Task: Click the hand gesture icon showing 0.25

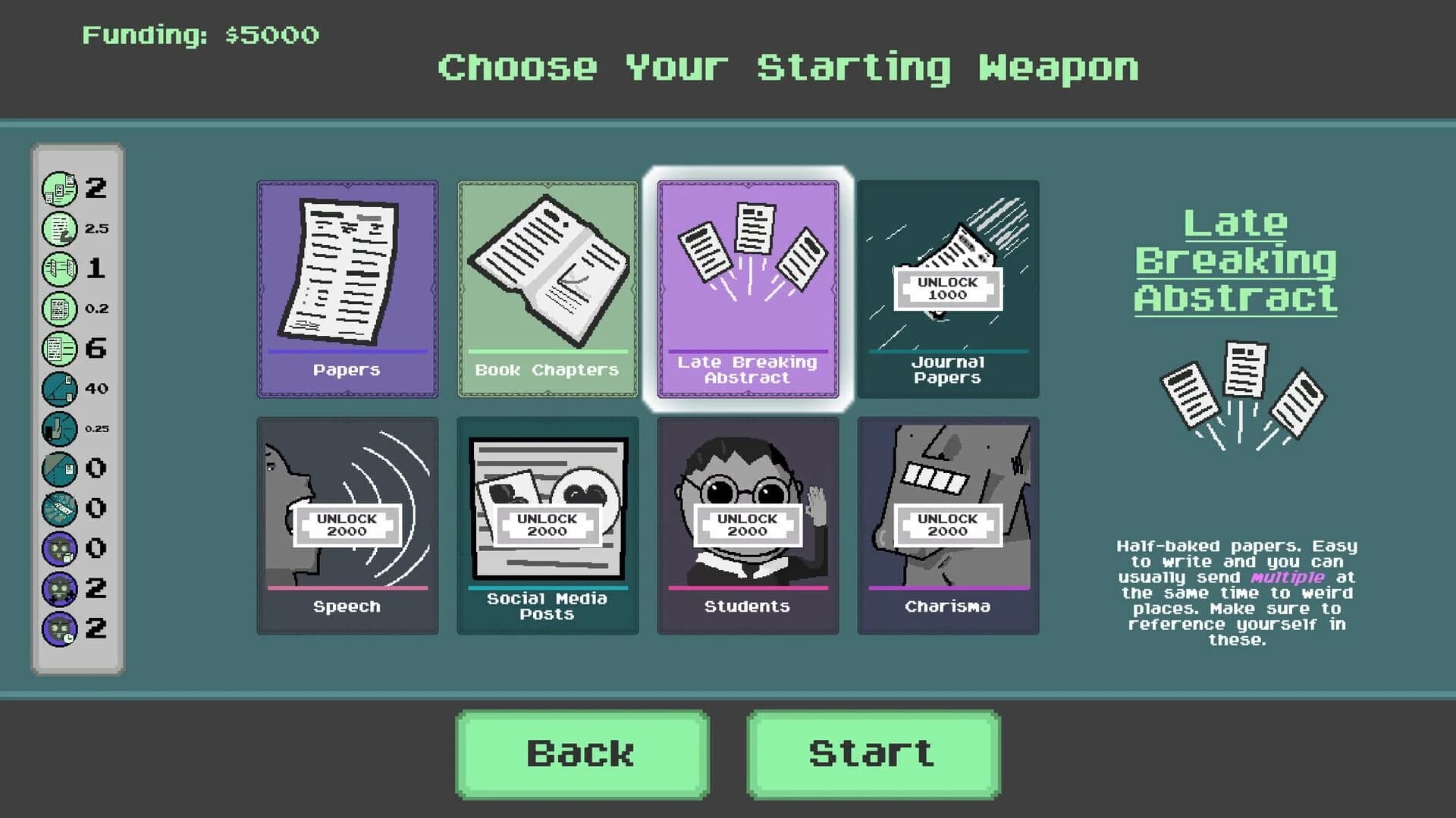Action: [x=59, y=428]
